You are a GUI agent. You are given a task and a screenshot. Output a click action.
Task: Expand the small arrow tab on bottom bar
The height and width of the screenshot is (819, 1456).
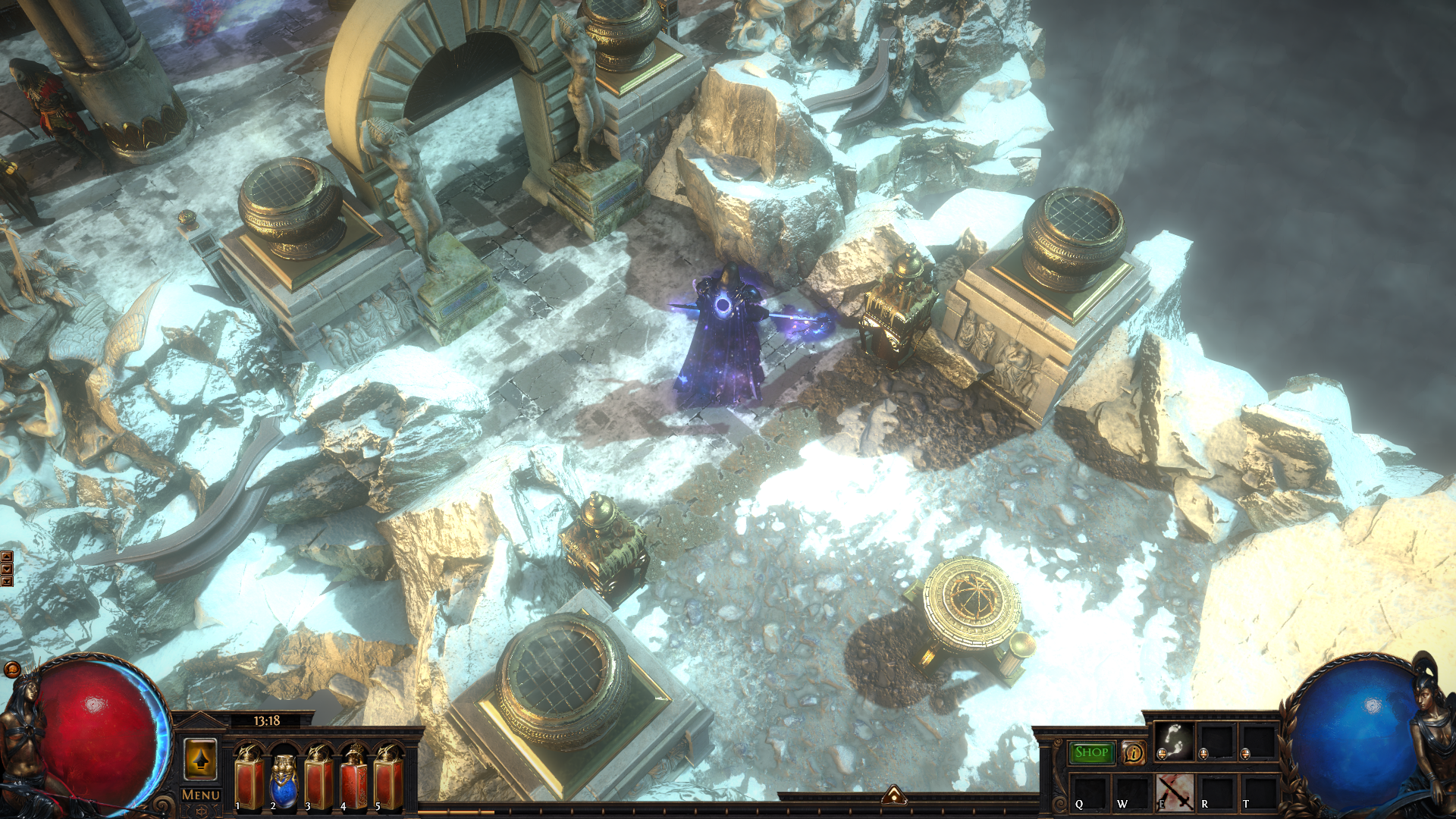894,795
